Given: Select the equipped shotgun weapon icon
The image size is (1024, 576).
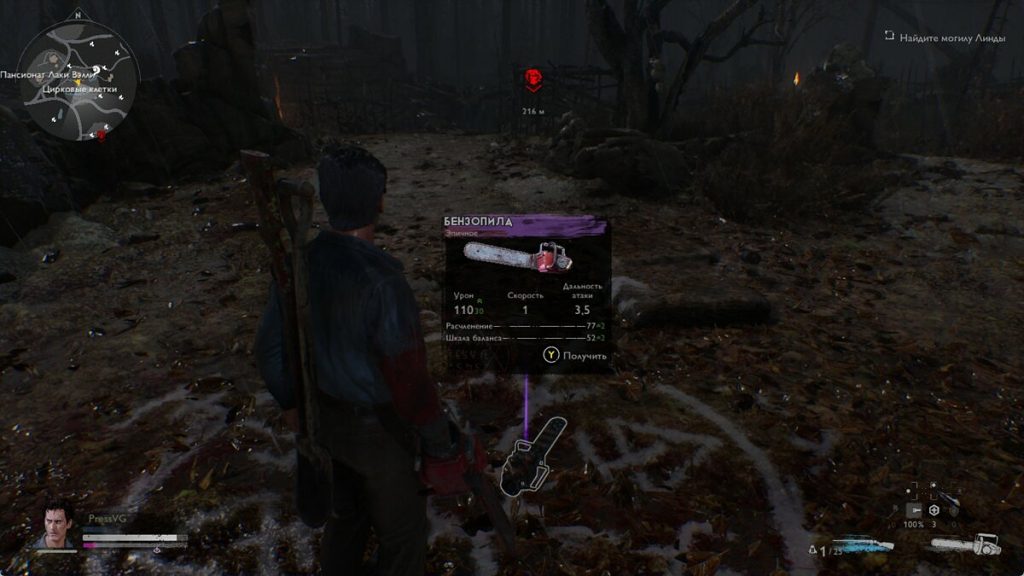Looking at the screenshot, I should coord(862,545).
